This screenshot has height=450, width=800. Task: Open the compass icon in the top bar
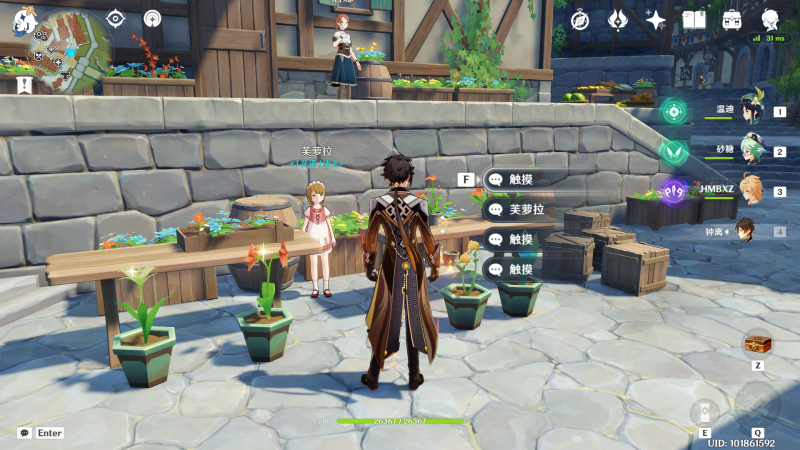point(580,20)
